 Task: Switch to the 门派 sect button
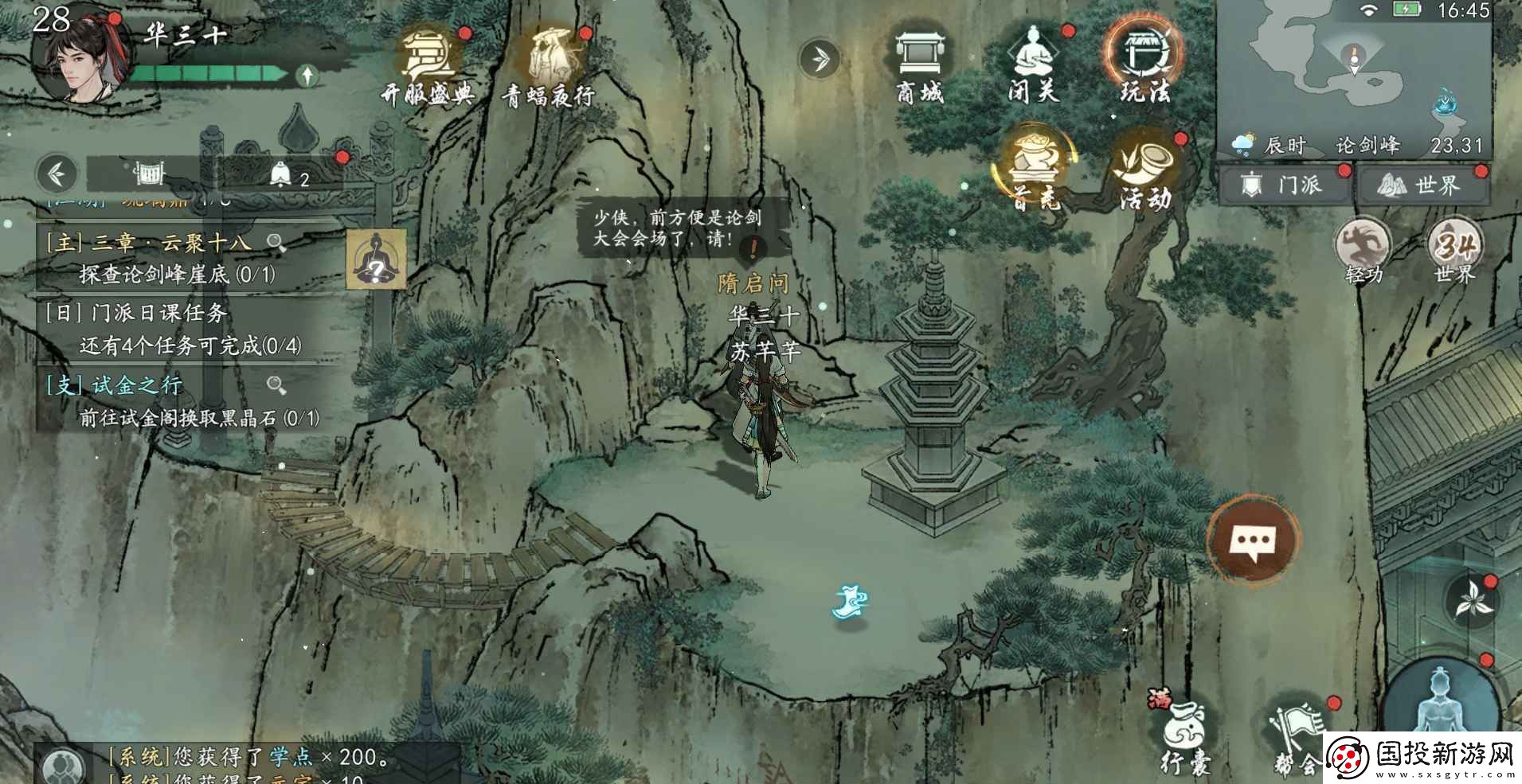[1282, 185]
